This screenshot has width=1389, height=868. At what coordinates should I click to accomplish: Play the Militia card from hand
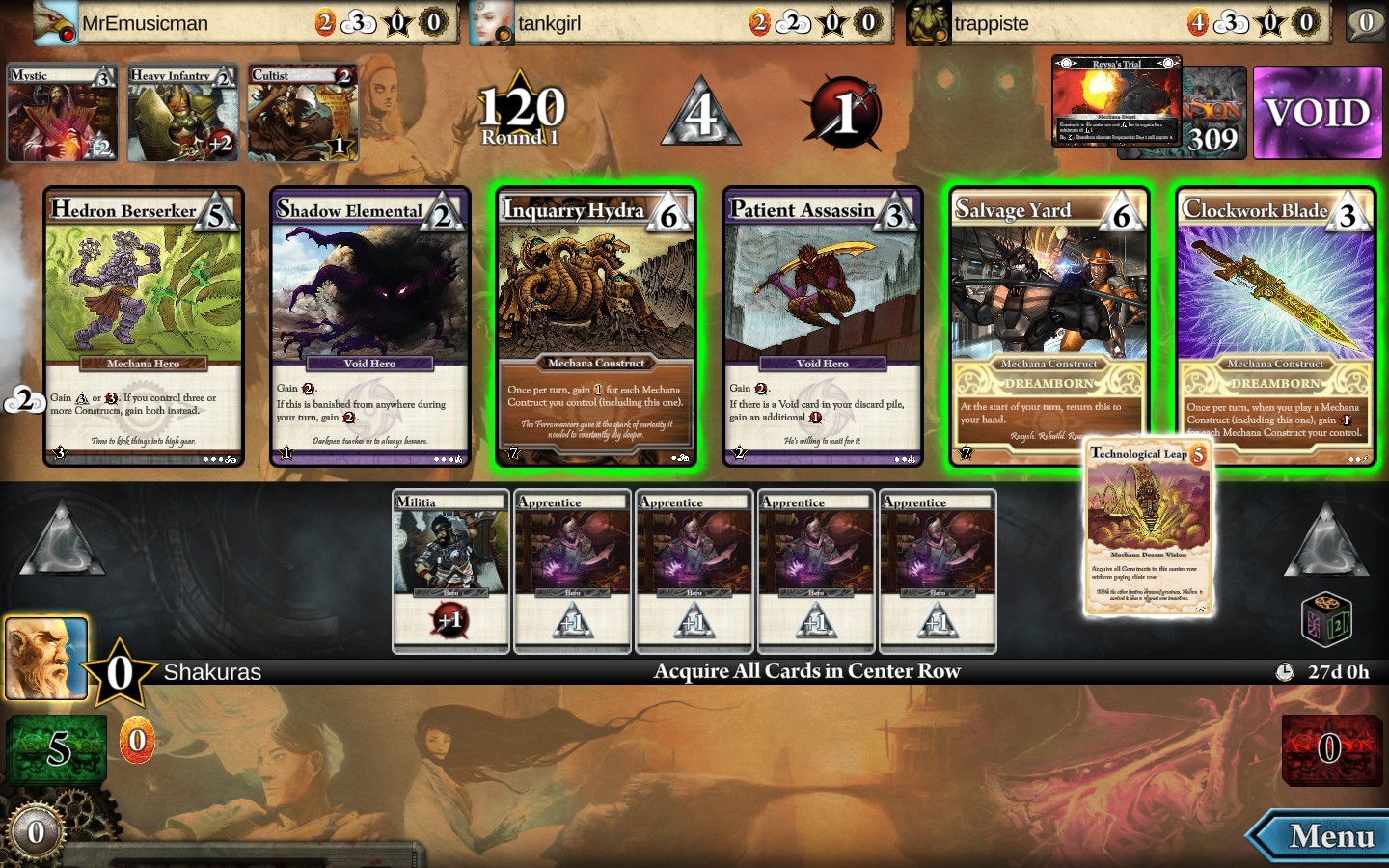(450, 571)
